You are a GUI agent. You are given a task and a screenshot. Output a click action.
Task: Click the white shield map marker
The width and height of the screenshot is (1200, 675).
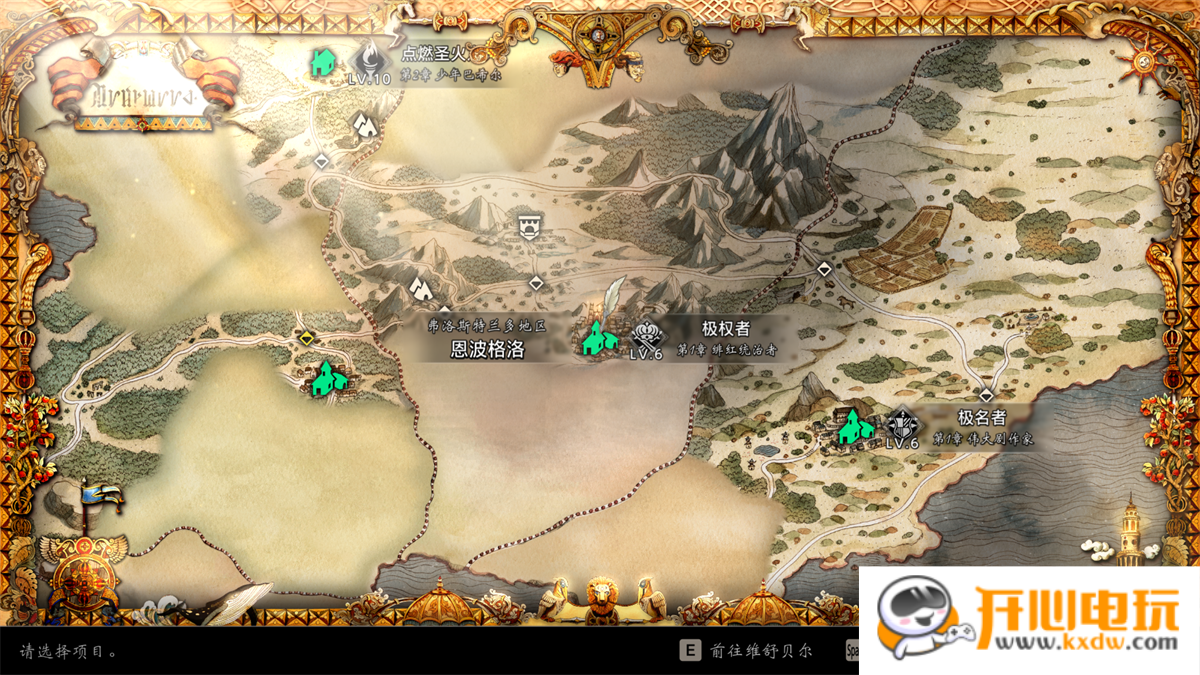coord(528,224)
